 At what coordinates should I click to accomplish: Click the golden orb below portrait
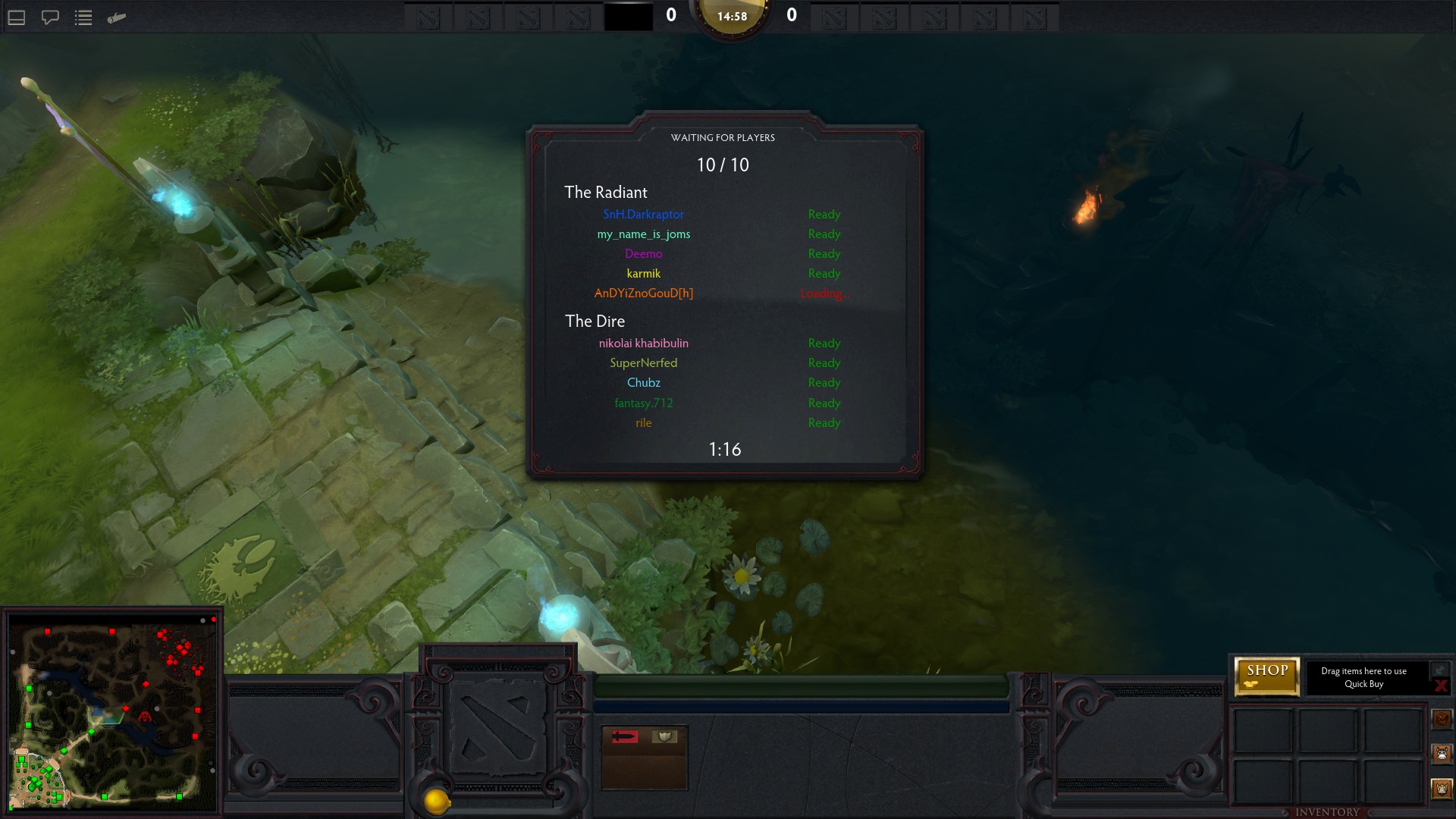point(437,801)
